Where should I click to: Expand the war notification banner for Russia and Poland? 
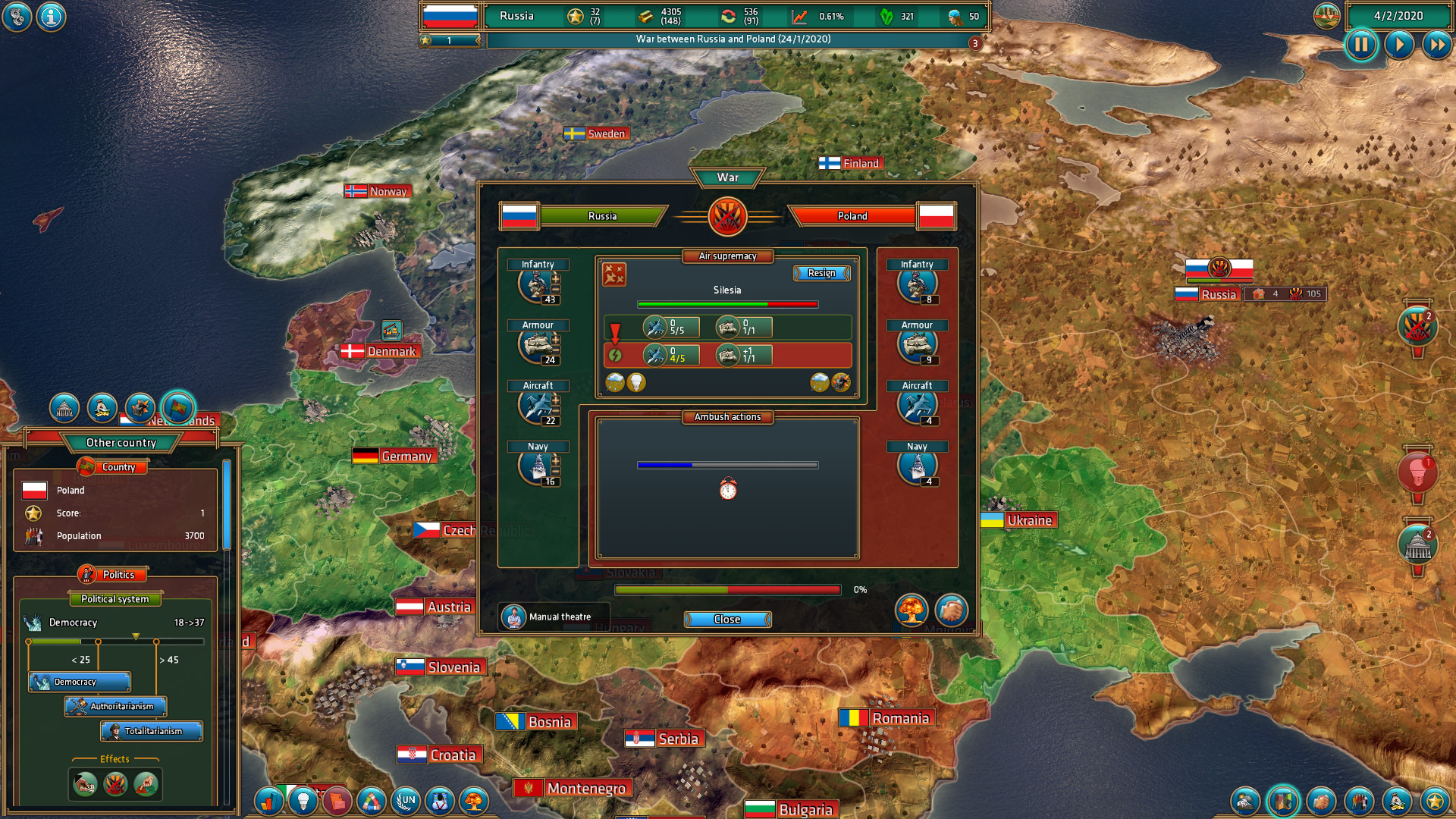point(729,39)
